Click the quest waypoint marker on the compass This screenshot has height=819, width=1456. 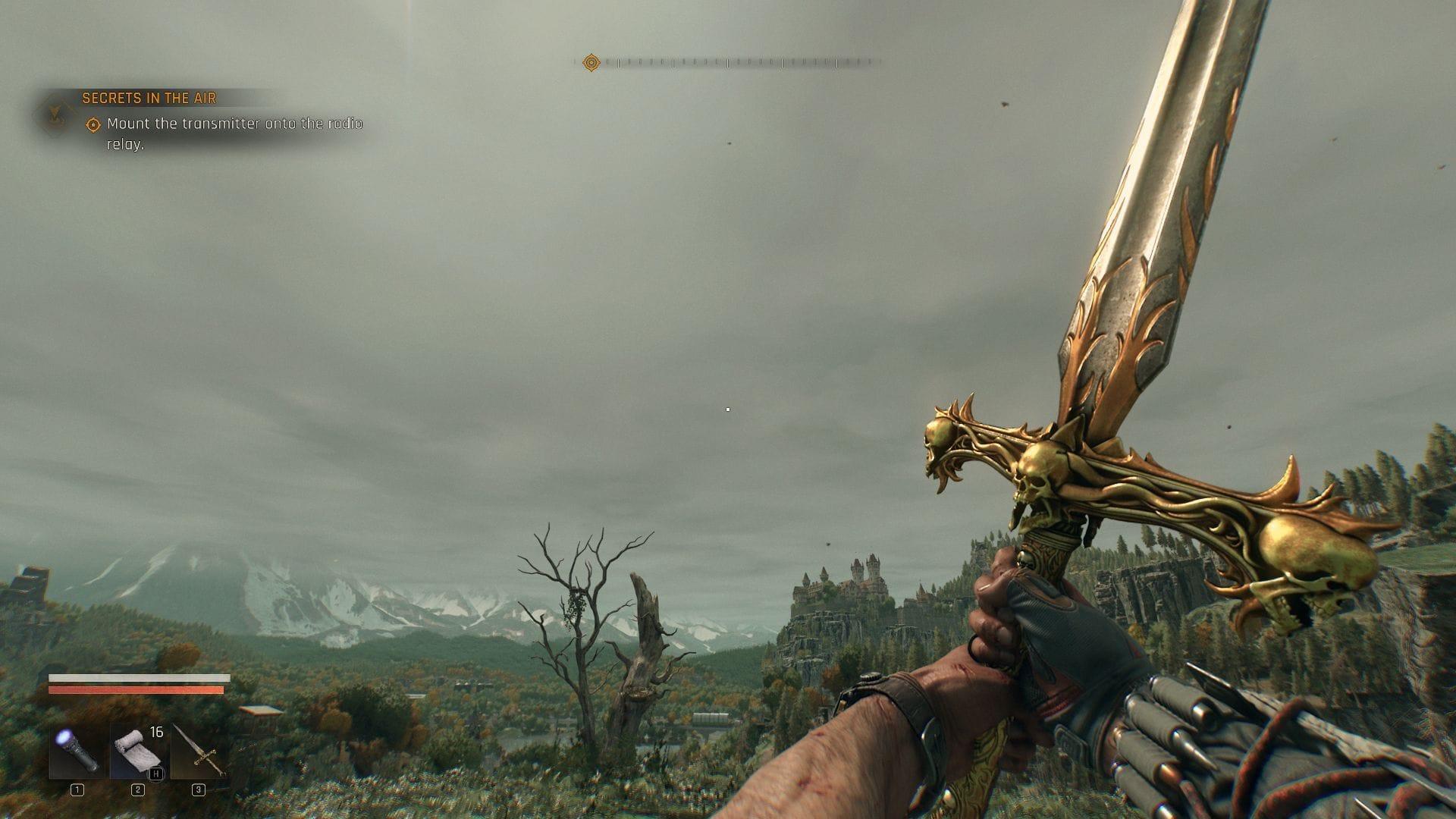click(591, 62)
